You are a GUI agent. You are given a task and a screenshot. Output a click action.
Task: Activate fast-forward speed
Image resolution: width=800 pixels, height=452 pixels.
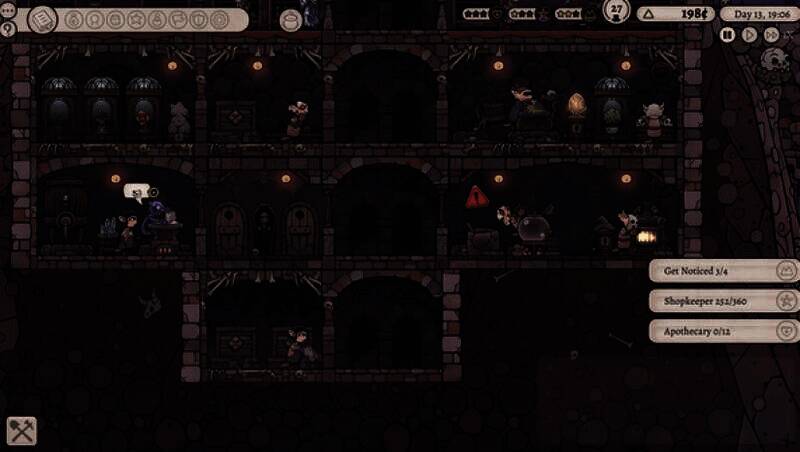point(772,34)
